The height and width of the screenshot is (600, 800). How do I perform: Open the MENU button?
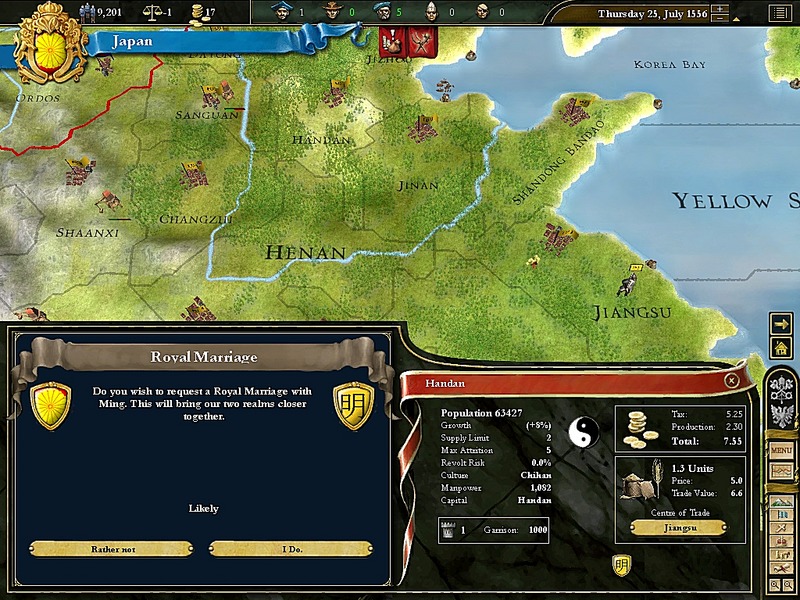point(781,451)
